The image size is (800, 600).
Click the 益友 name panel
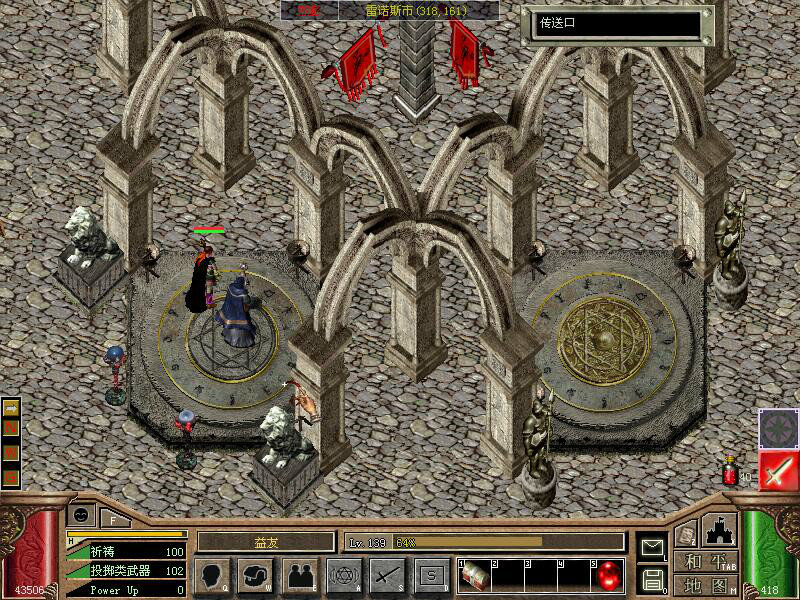tap(265, 541)
